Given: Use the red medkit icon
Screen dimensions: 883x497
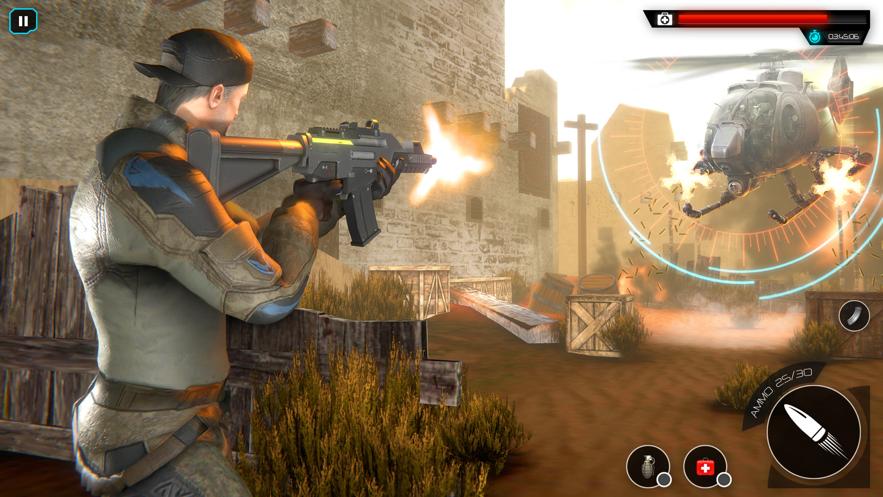Looking at the screenshot, I should coord(704,466).
